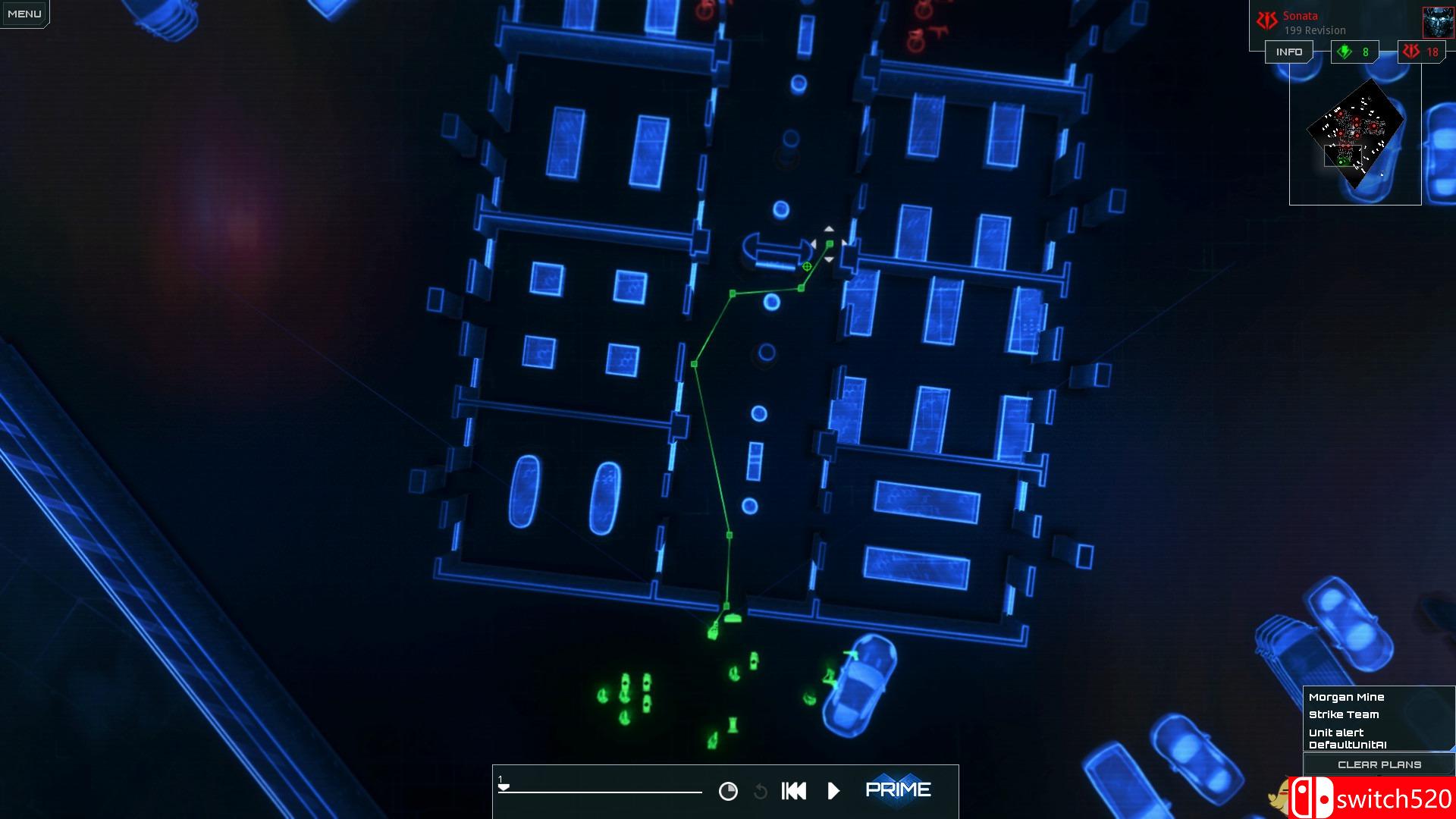The image size is (1456, 819).
Task: Toggle the down directional arrow on the unit gizmo
Action: tap(829, 259)
